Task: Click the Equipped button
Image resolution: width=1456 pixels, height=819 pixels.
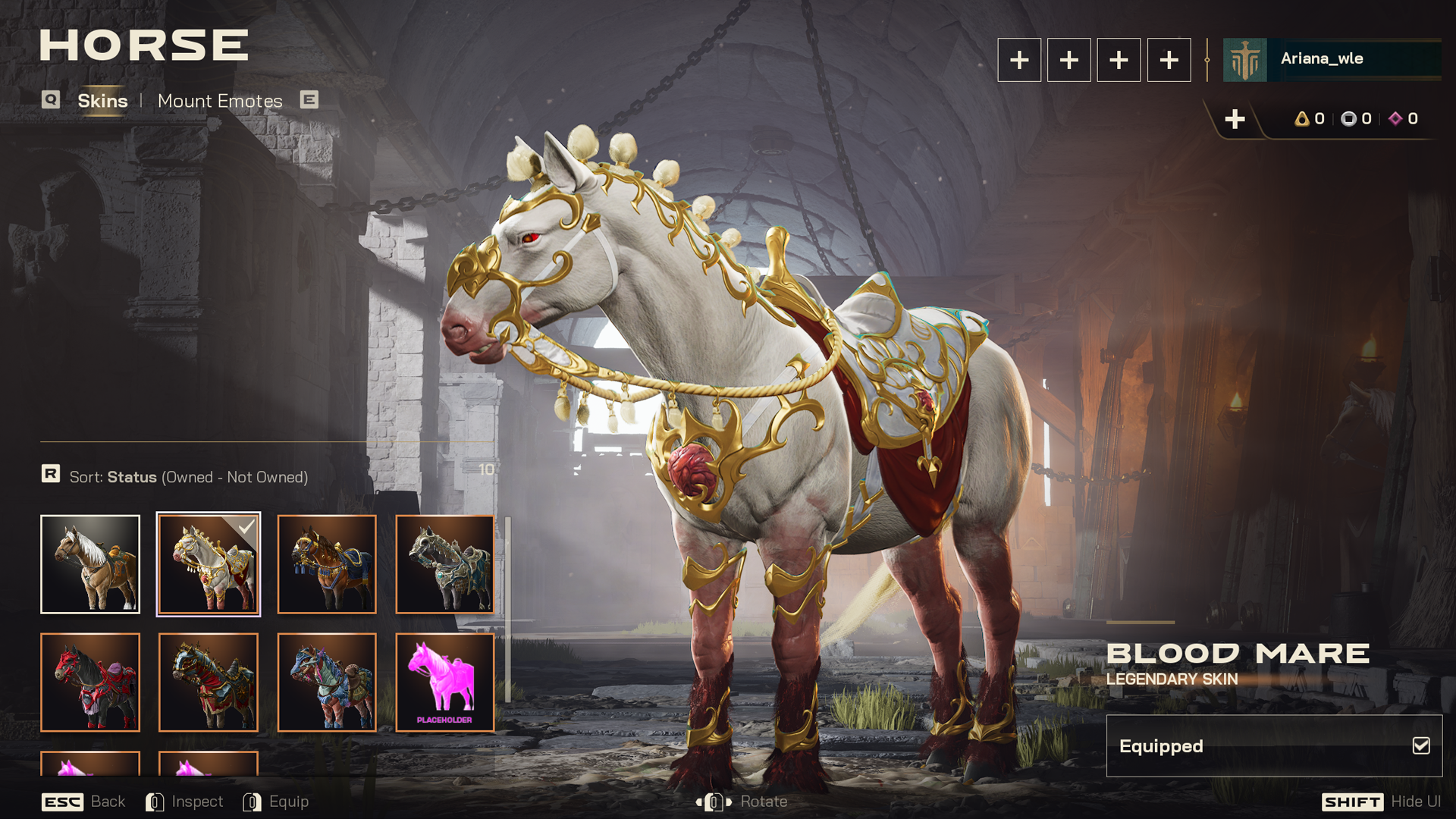Action: tap(1274, 746)
